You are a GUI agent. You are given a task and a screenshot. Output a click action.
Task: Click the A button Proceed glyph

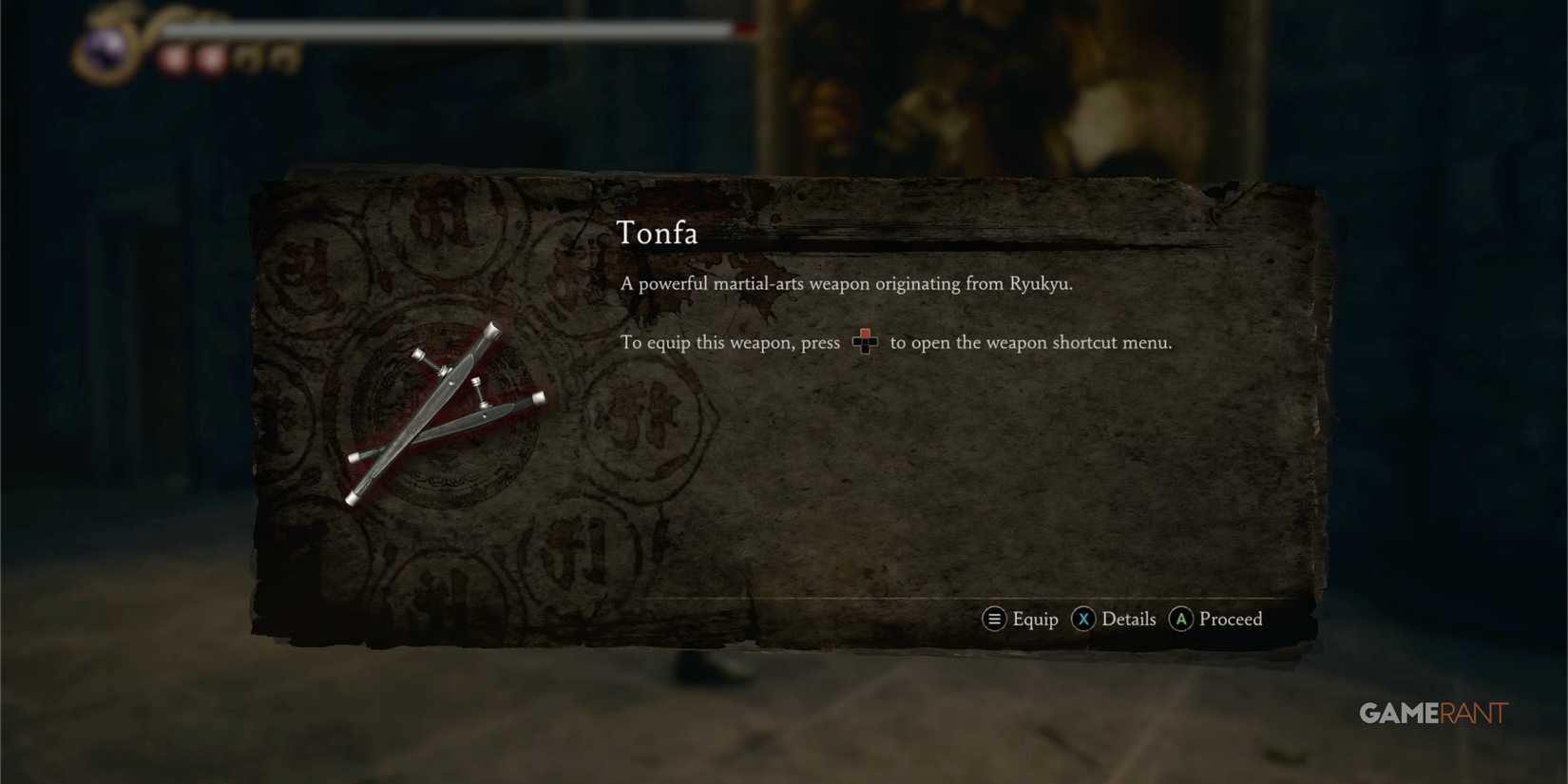(1181, 619)
